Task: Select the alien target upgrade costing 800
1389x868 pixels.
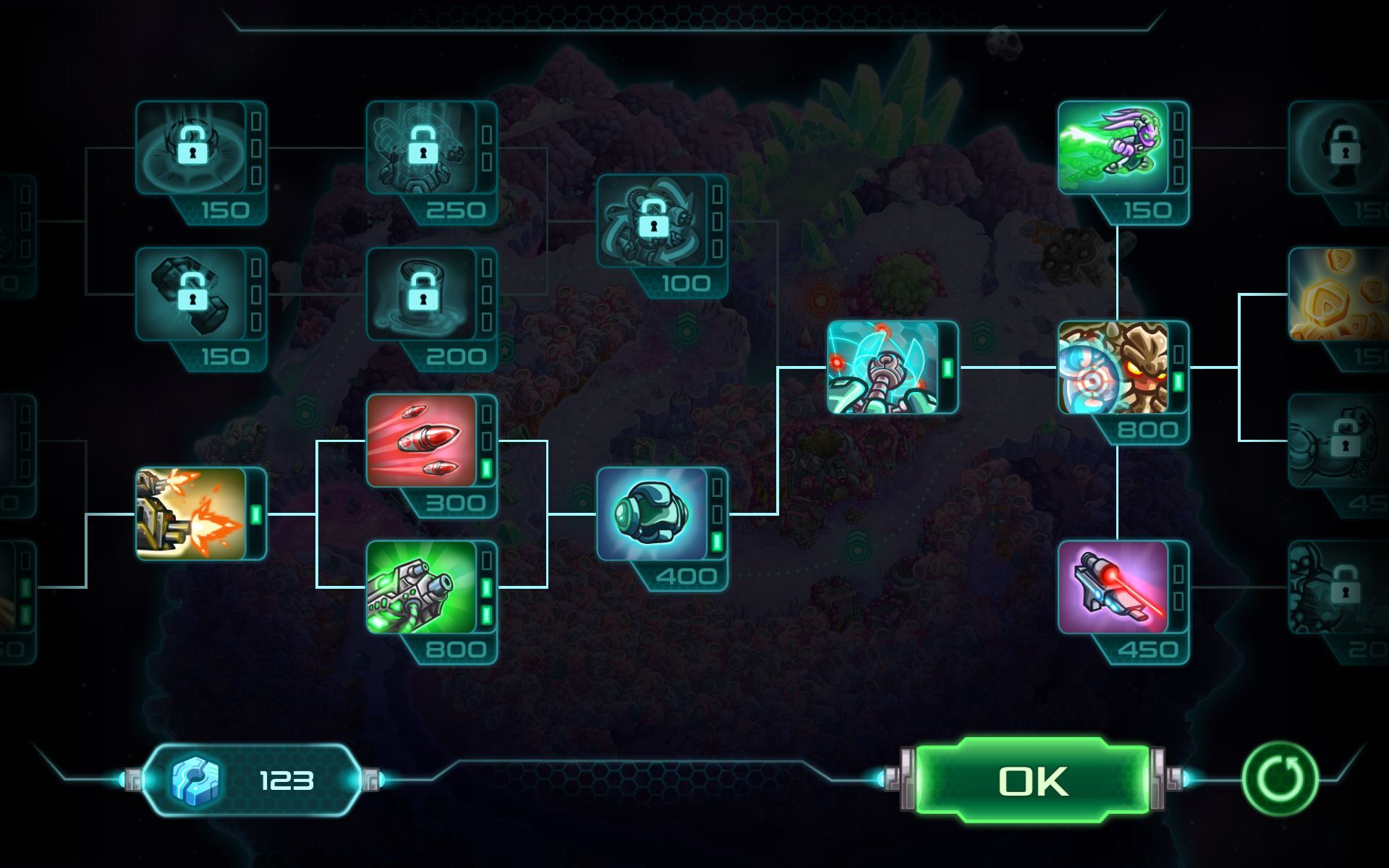Action: click(1113, 367)
